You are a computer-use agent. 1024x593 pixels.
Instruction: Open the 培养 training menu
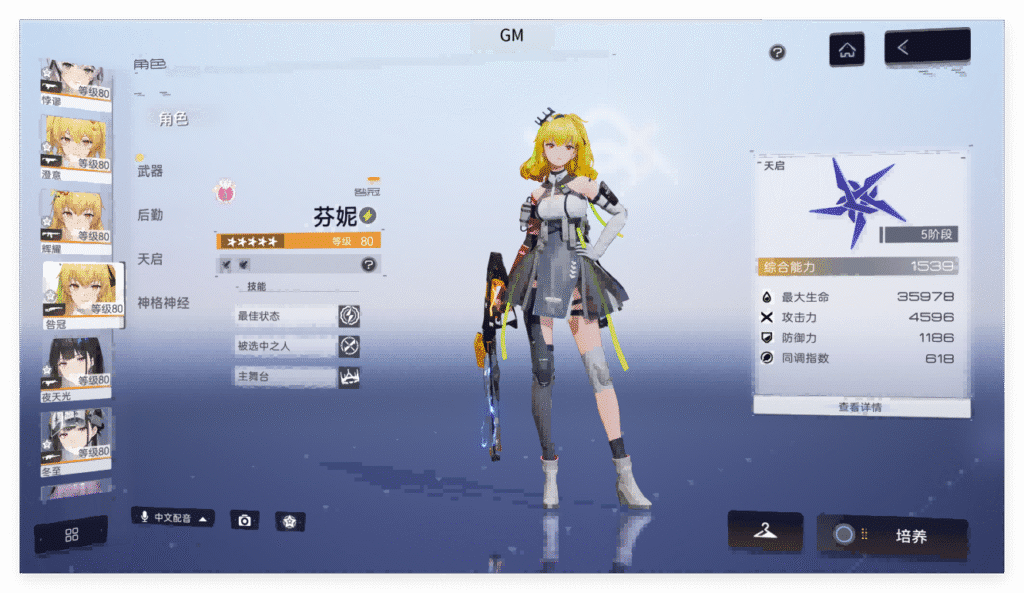point(892,536)
